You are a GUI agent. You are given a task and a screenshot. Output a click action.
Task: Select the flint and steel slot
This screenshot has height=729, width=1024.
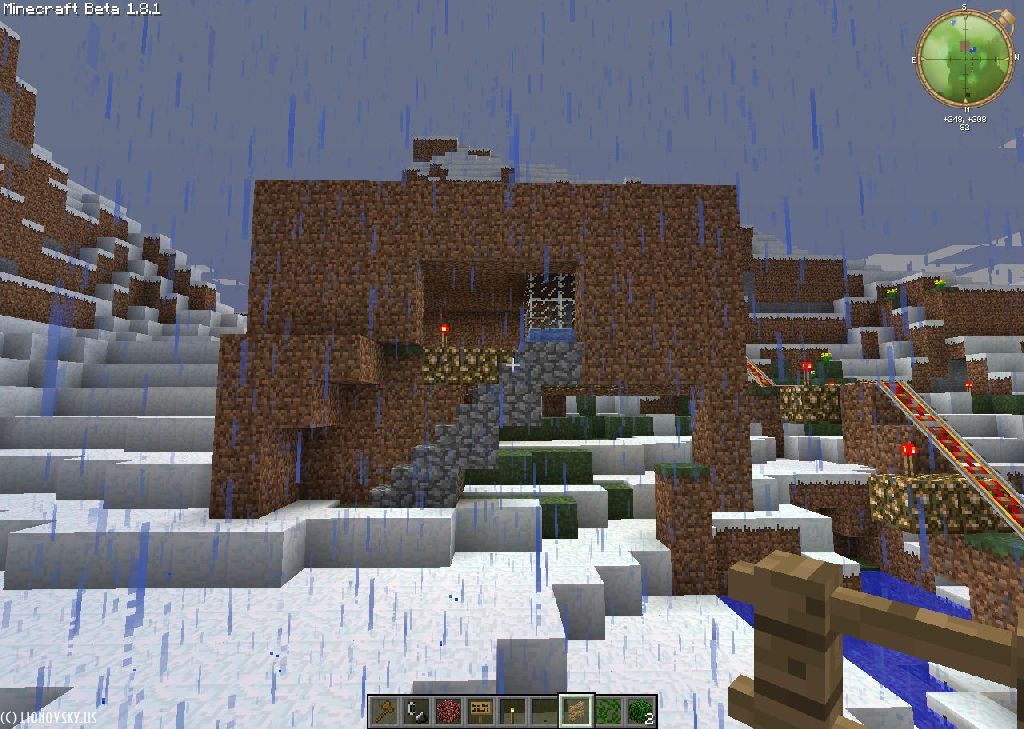coord(416,711)
